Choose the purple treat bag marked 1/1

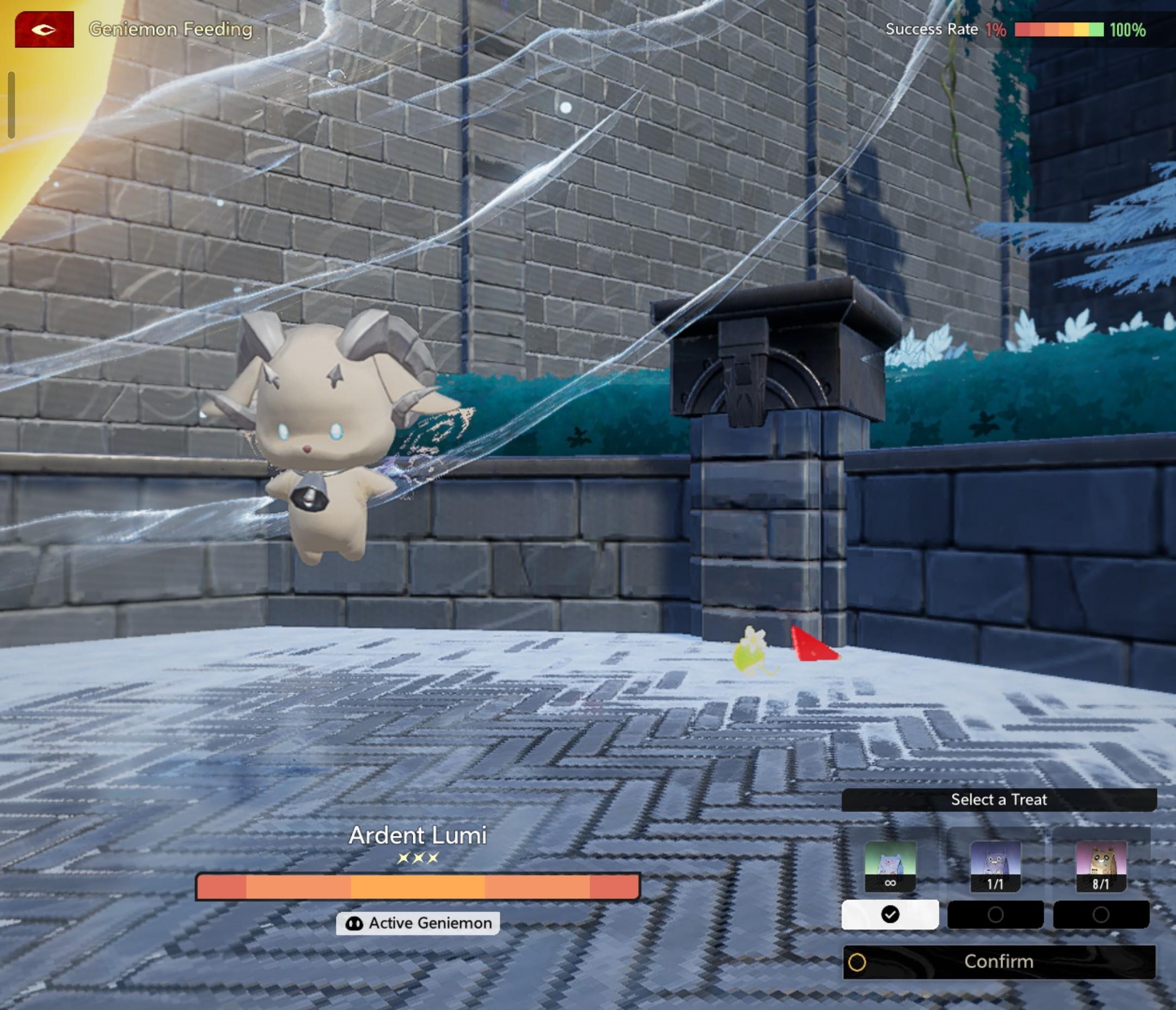pyautogui.click(x=995, y=866)
